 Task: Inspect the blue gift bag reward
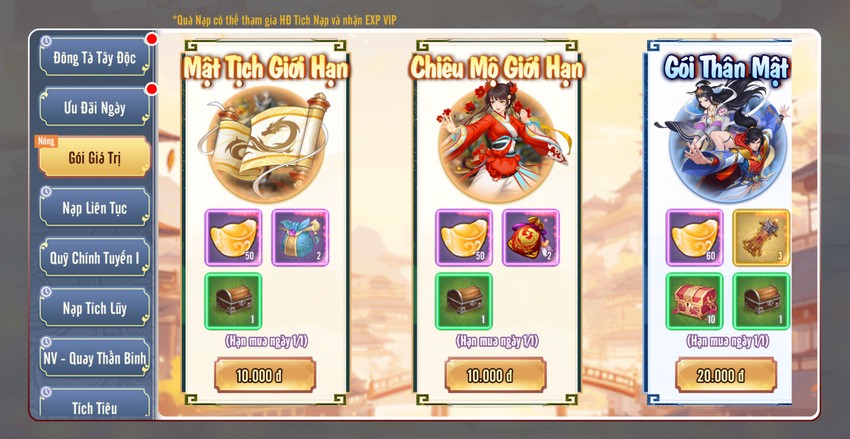click(x=299, y=237)
